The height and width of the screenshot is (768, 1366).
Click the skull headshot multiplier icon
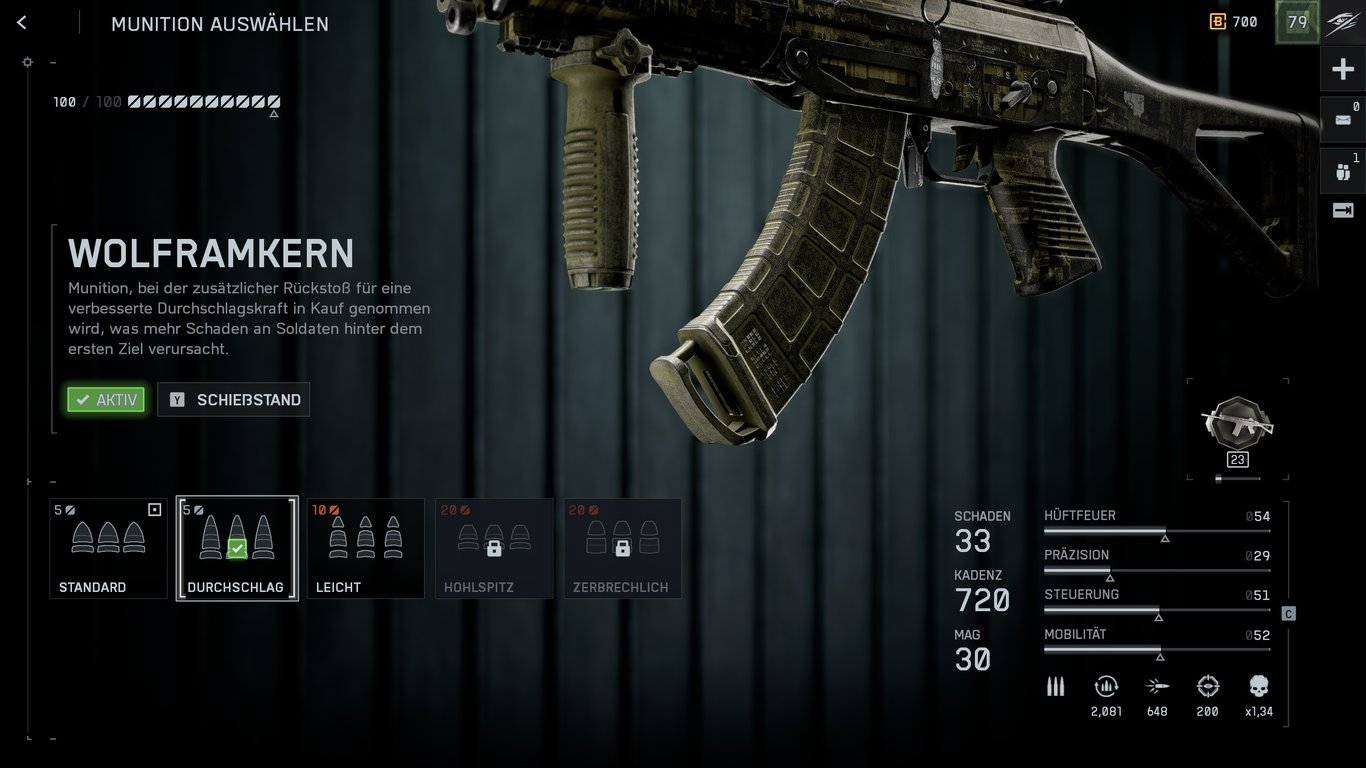[x=1257, y=687]
